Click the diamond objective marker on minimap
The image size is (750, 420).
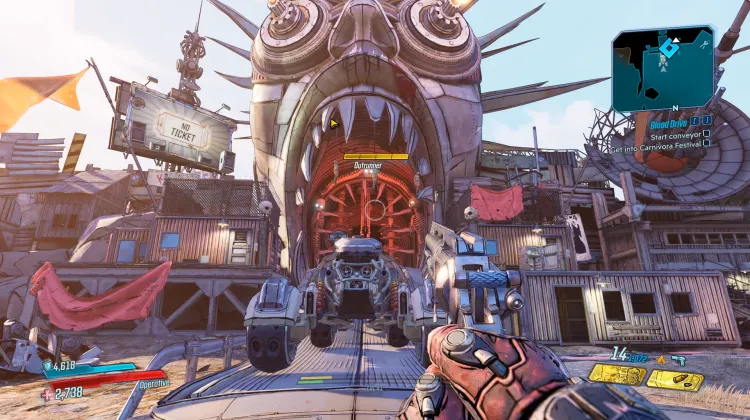click(x=668, y=46)
